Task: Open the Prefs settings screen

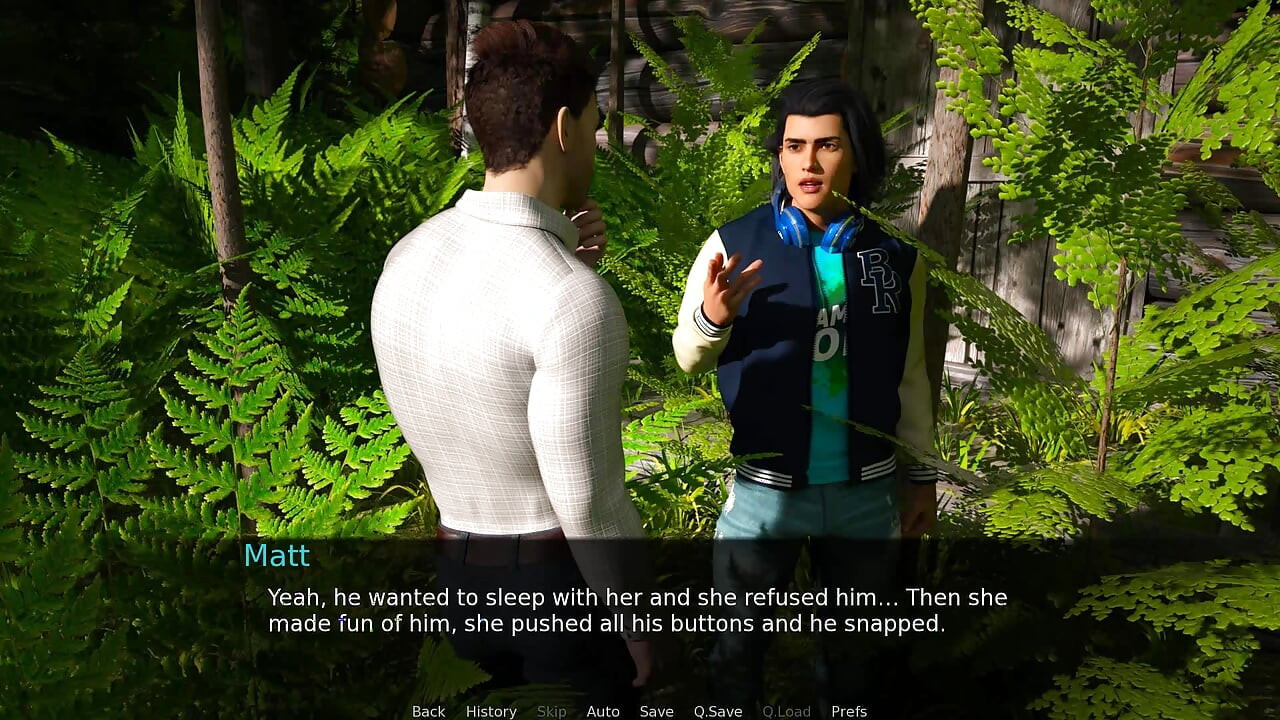Action: 849,711
